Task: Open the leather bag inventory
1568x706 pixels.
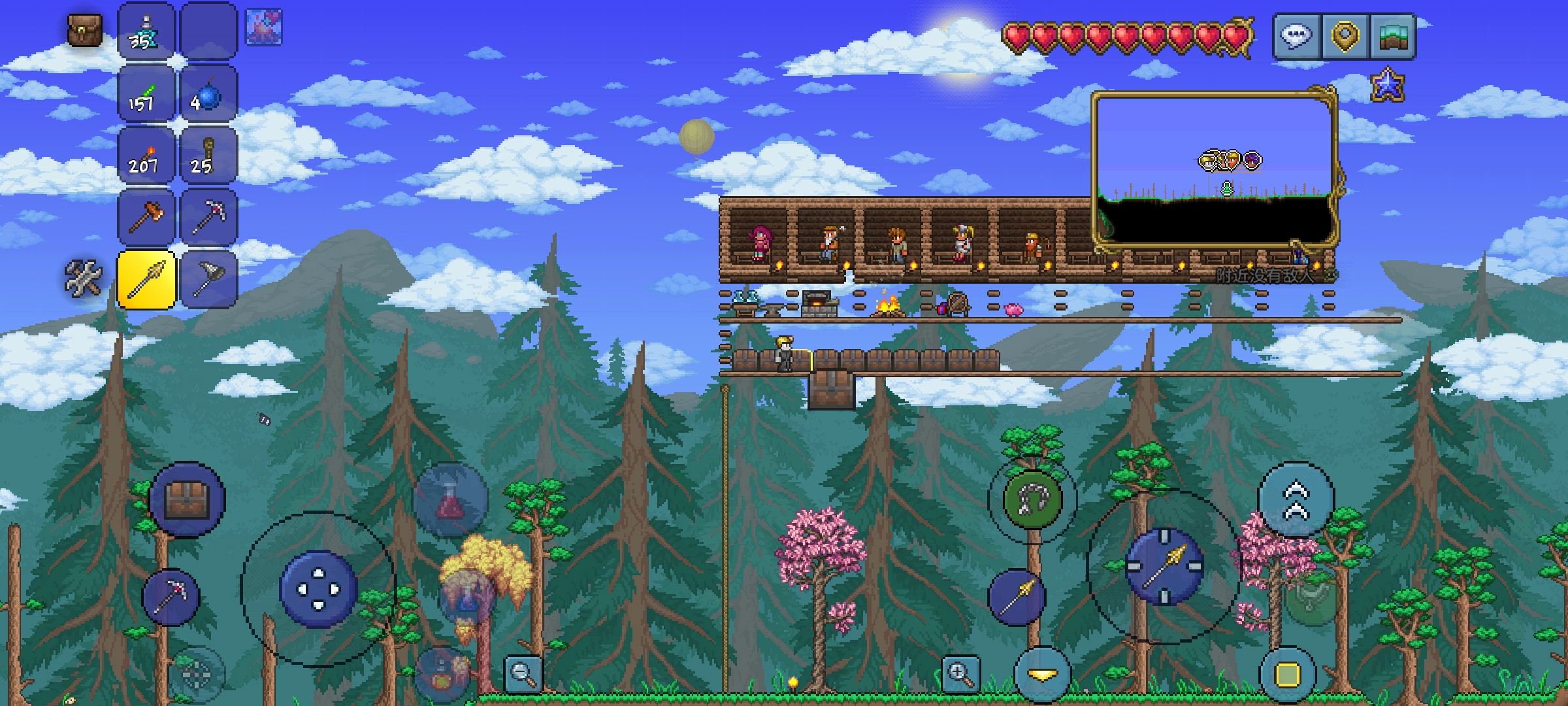Action: 85,31
